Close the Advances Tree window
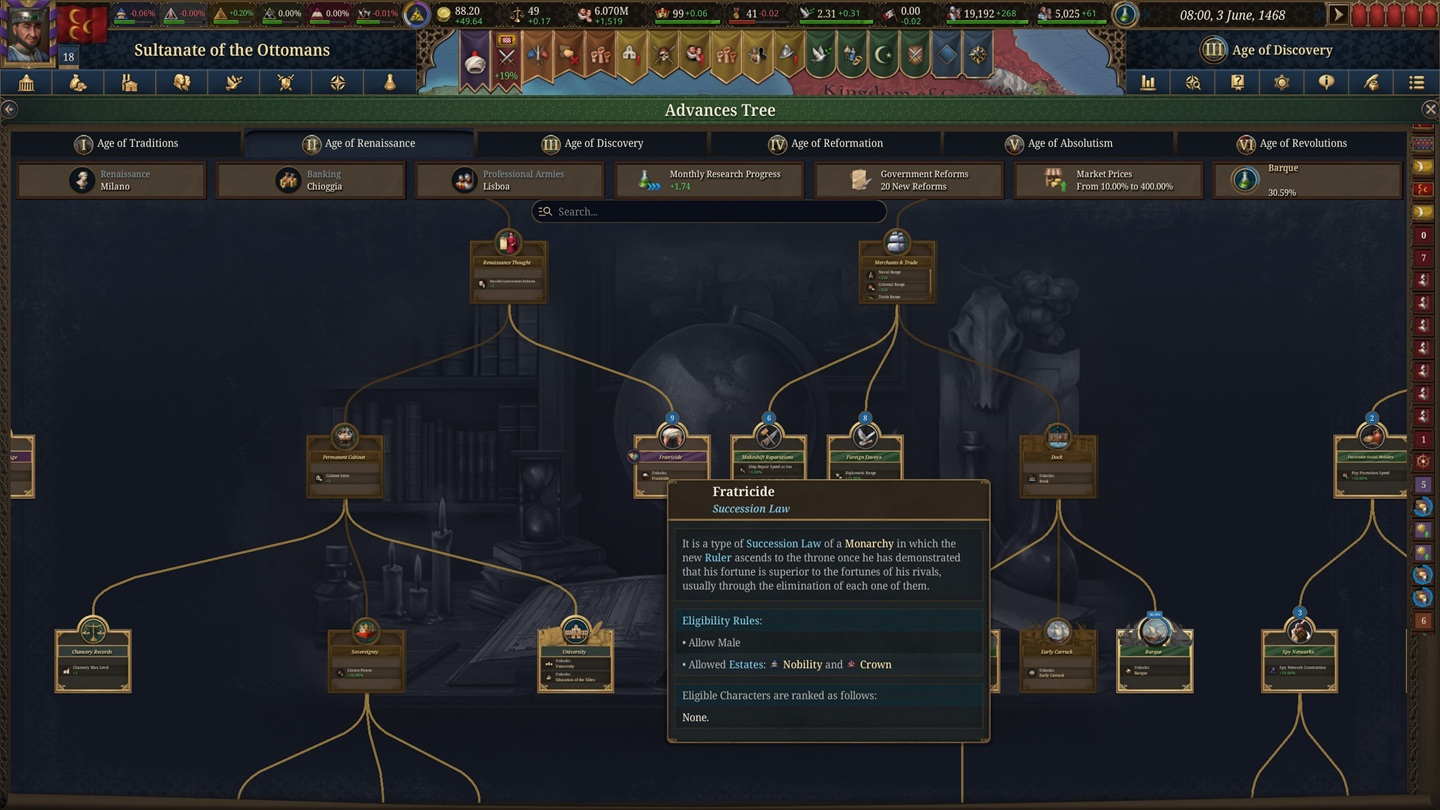Screen dimensions: 1440x810 tap(1430, 110)
